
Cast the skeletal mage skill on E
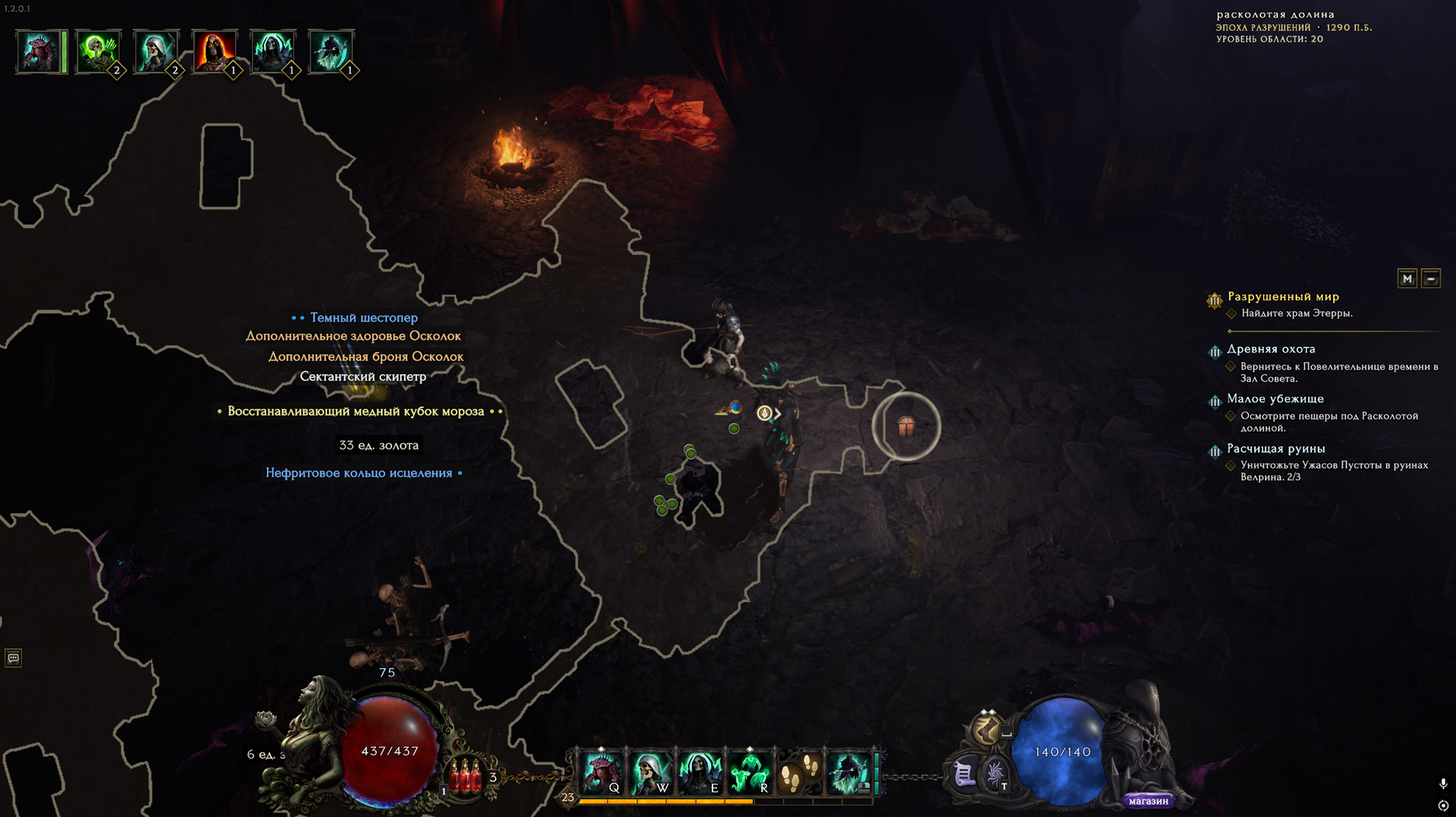pos(699,773)
